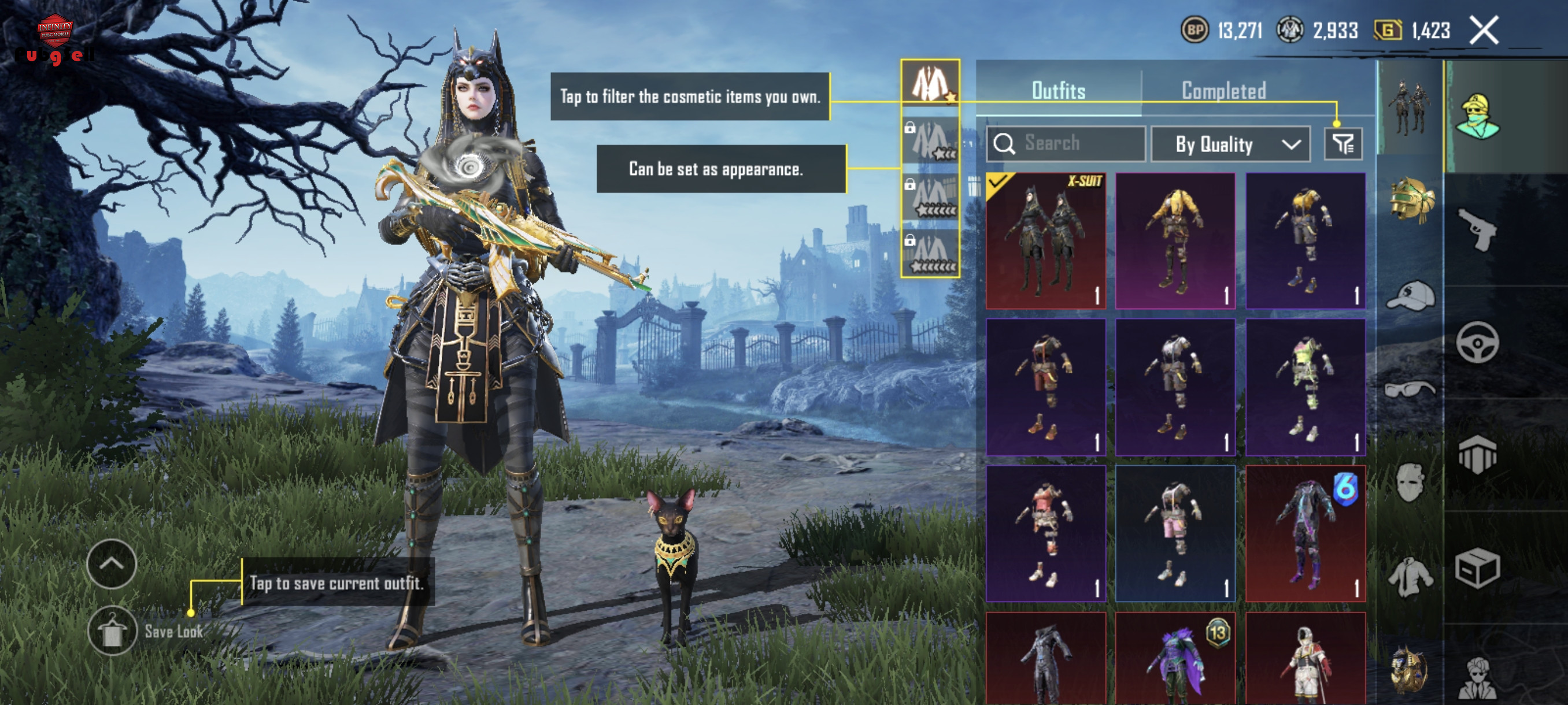Image resolution: width=1568 pixels, height=705 pixels.
Task: Choose the yellow jacket outfit tile
Action: click(1175, 240)
